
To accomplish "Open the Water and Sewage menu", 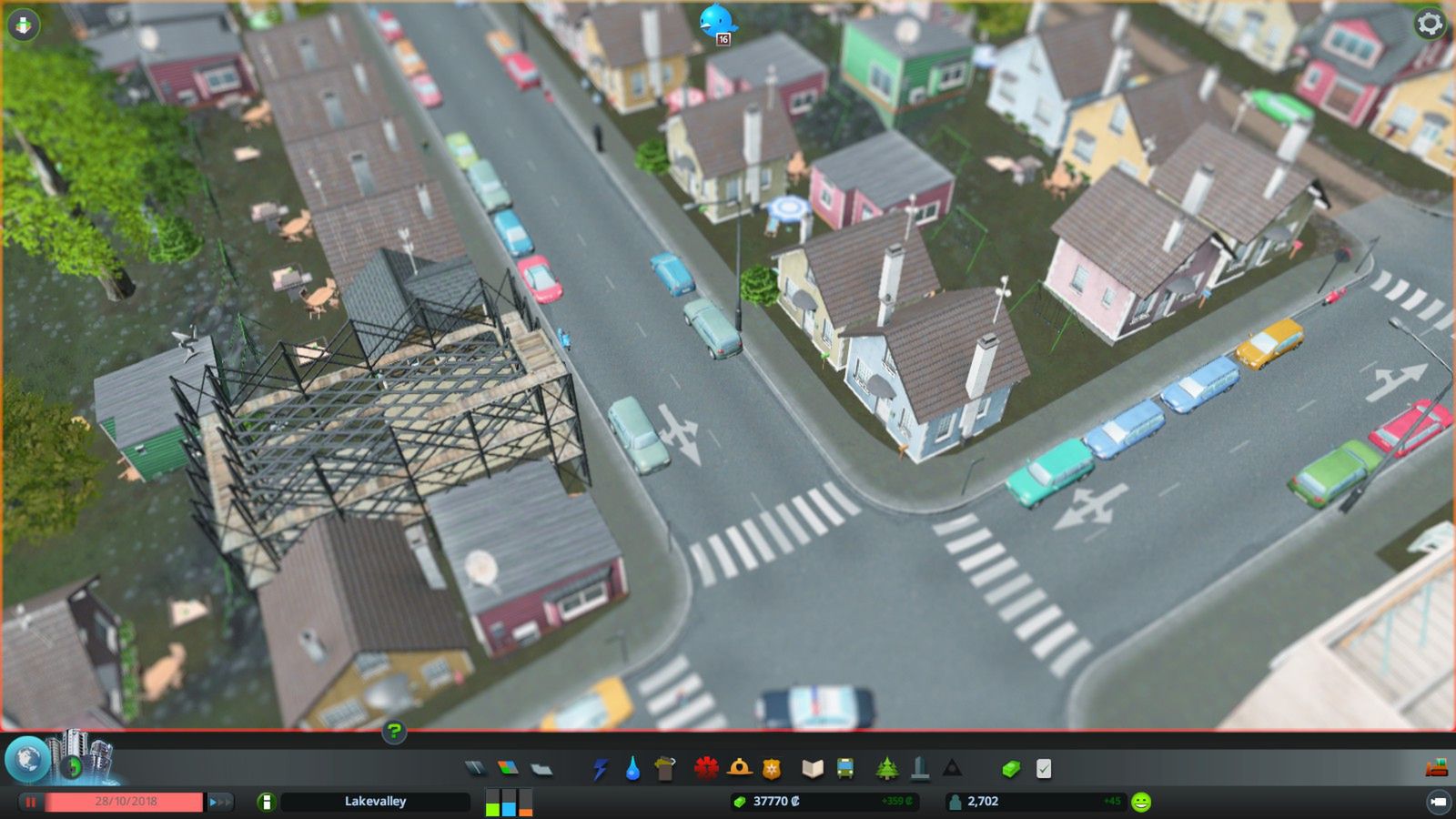I will coord(632,769).
